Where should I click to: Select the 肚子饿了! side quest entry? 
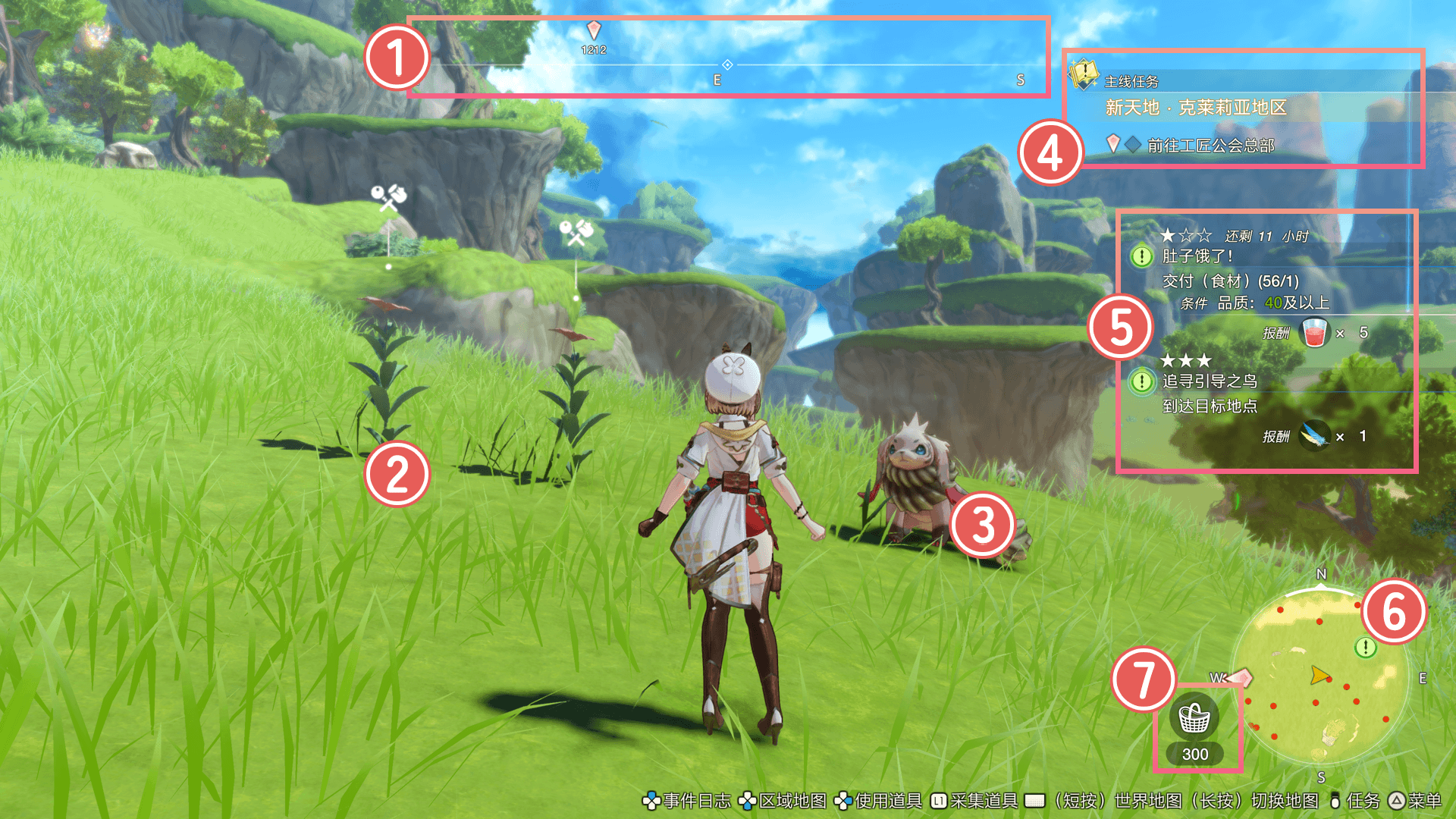click(x=1197, y=256)
